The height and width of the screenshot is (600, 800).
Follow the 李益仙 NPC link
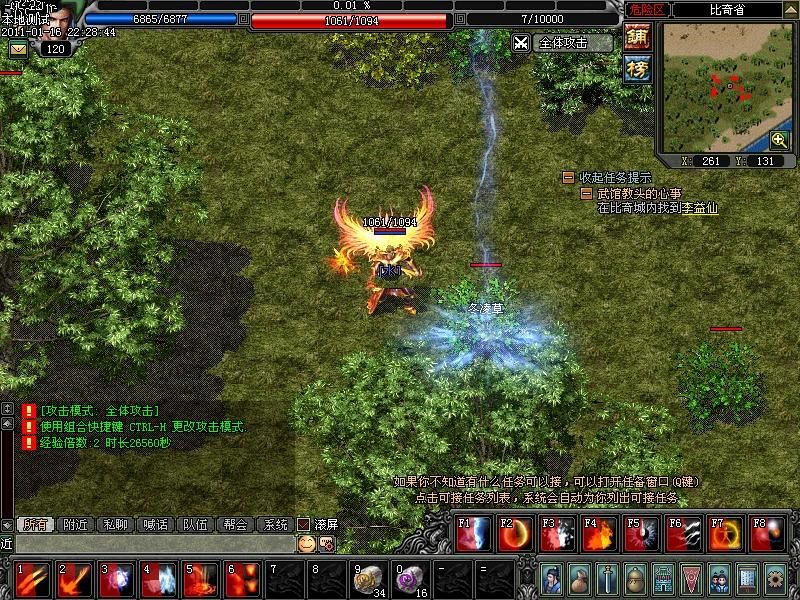coord(700,208)
